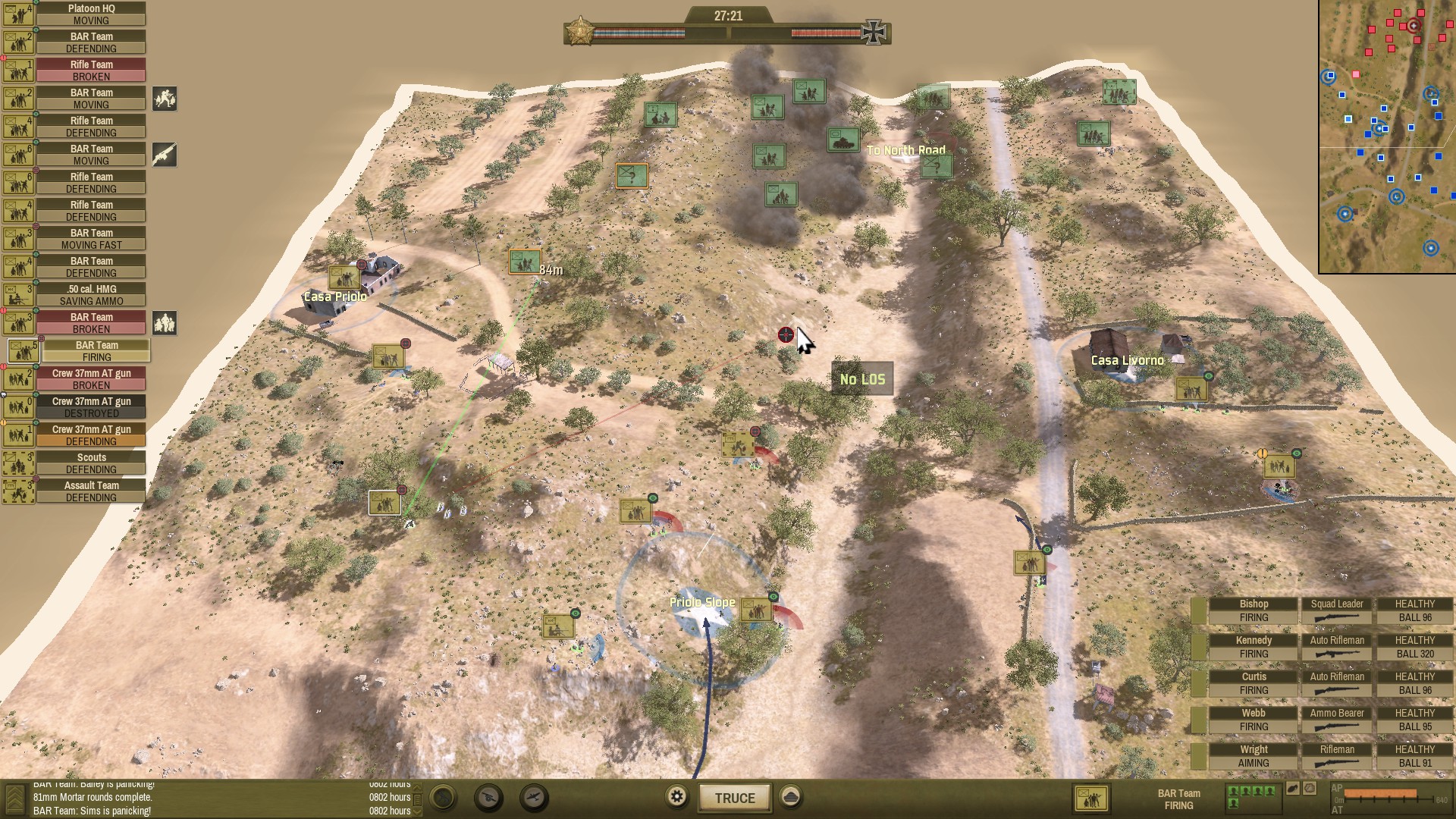
Task: Select soldier Webb the Ammo Bearer
Action: pos(1254,720)
